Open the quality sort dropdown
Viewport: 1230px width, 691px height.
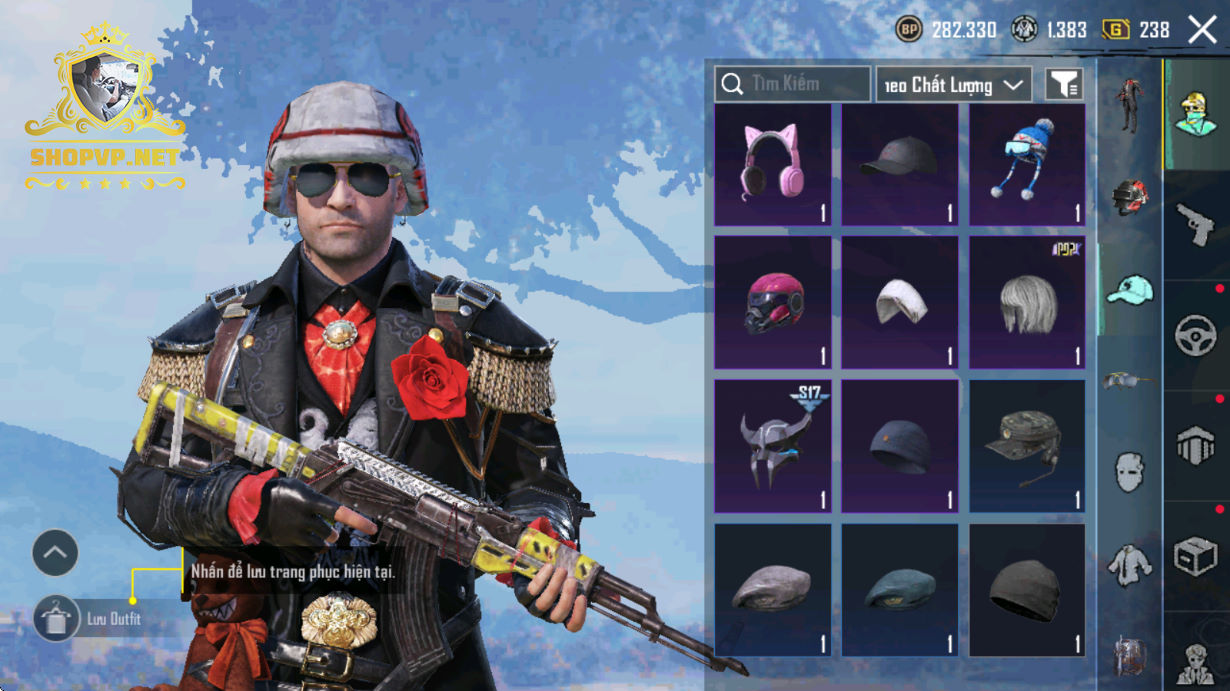[x=954, y=85]
